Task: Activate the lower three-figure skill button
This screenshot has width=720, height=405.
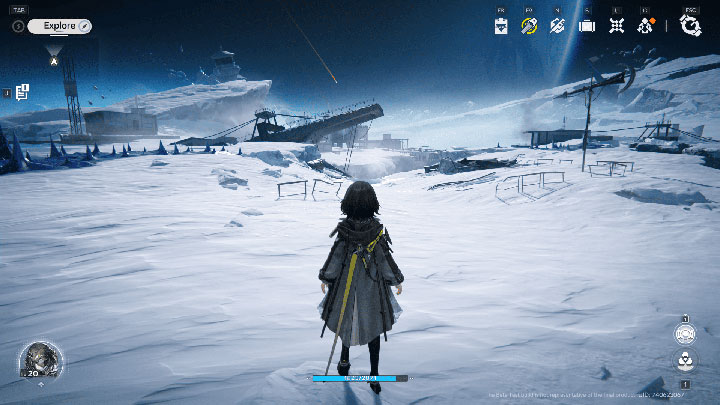Action: [x=685, y=361]
